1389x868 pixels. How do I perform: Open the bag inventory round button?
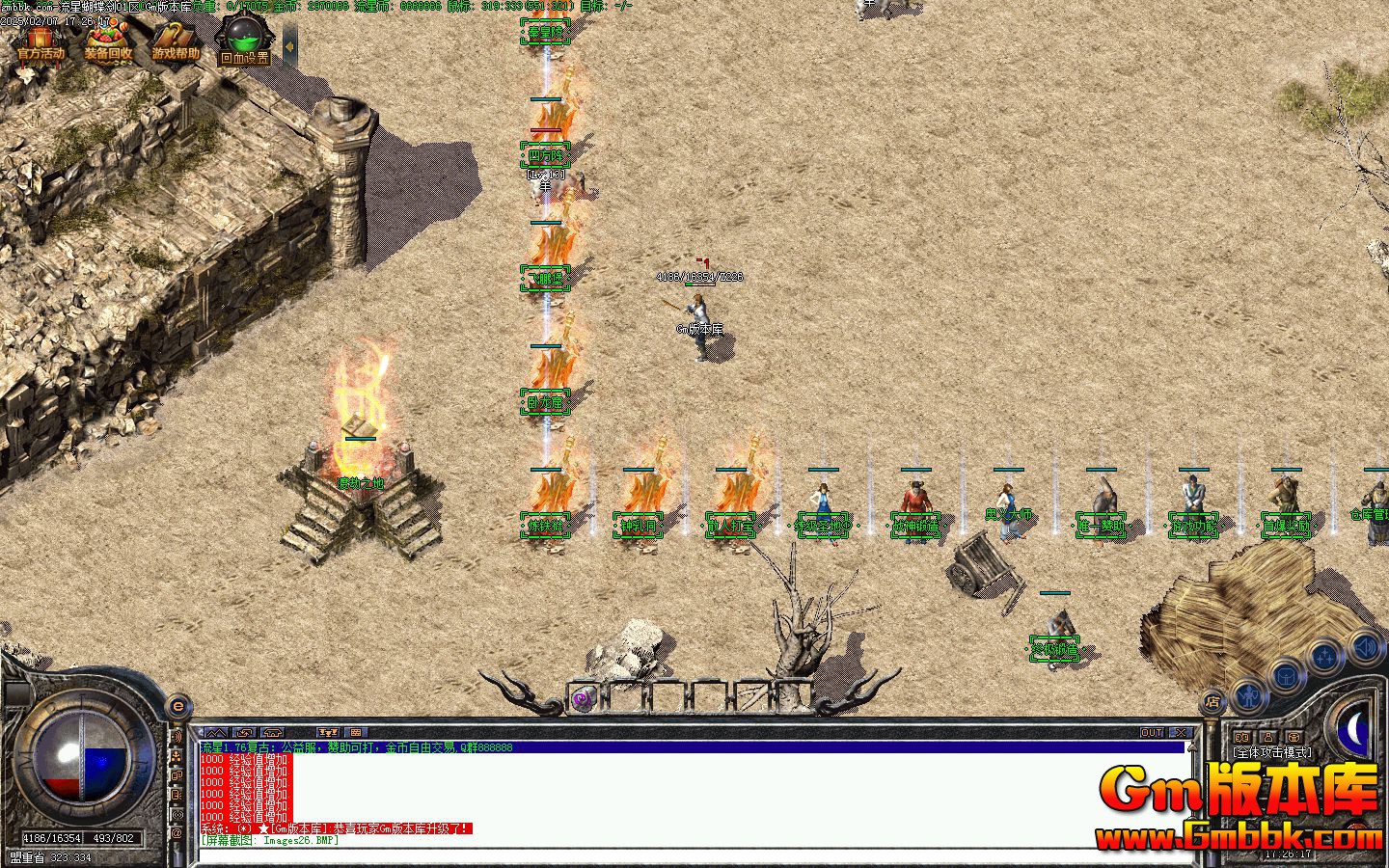1287,676
